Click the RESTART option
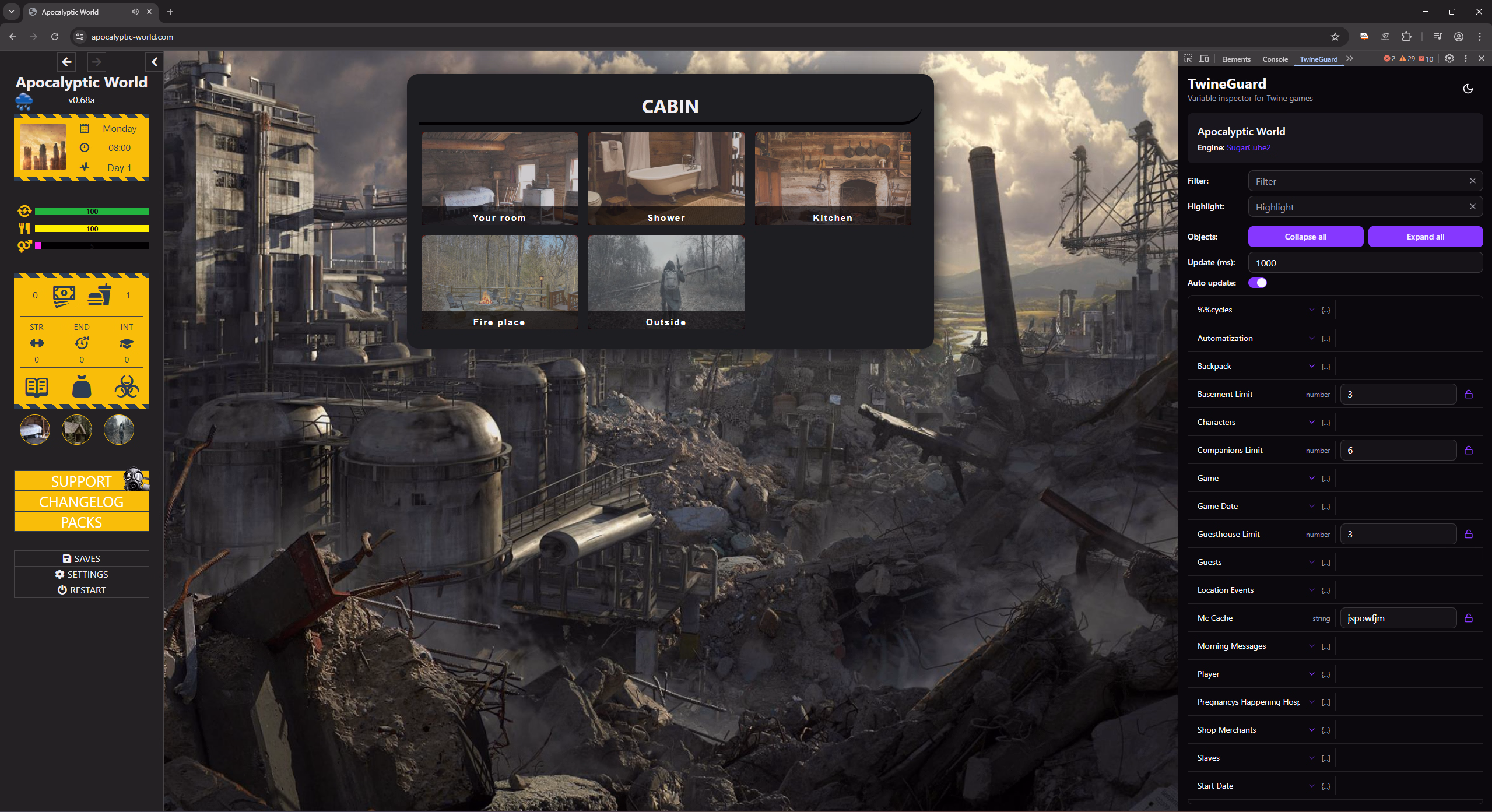This screenshot has width=1492, height=812. tap(82, 590)
